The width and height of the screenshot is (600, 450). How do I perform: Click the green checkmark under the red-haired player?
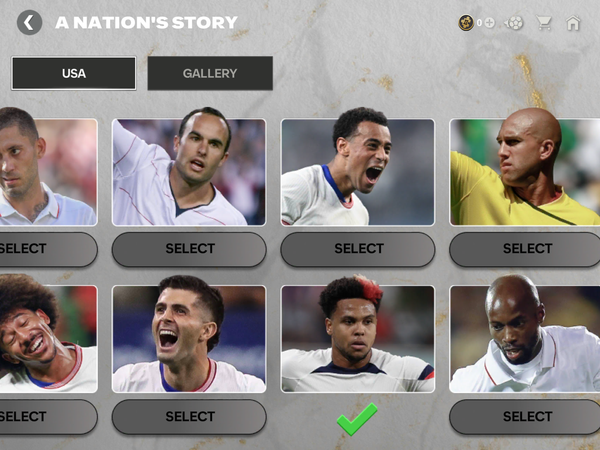[x=357, y=418]
